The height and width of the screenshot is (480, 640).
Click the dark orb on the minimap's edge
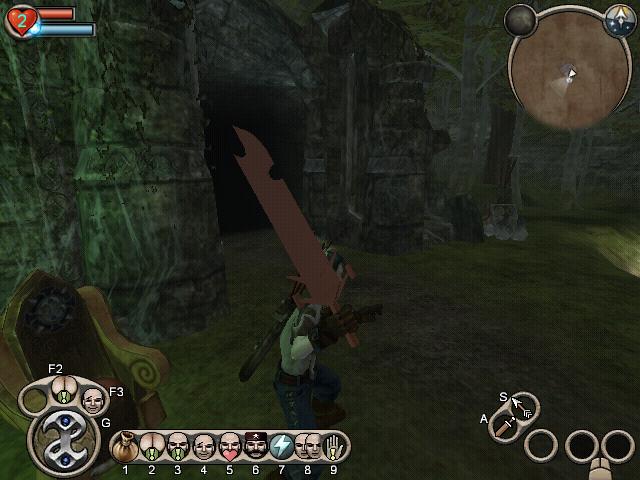[520, 18]
